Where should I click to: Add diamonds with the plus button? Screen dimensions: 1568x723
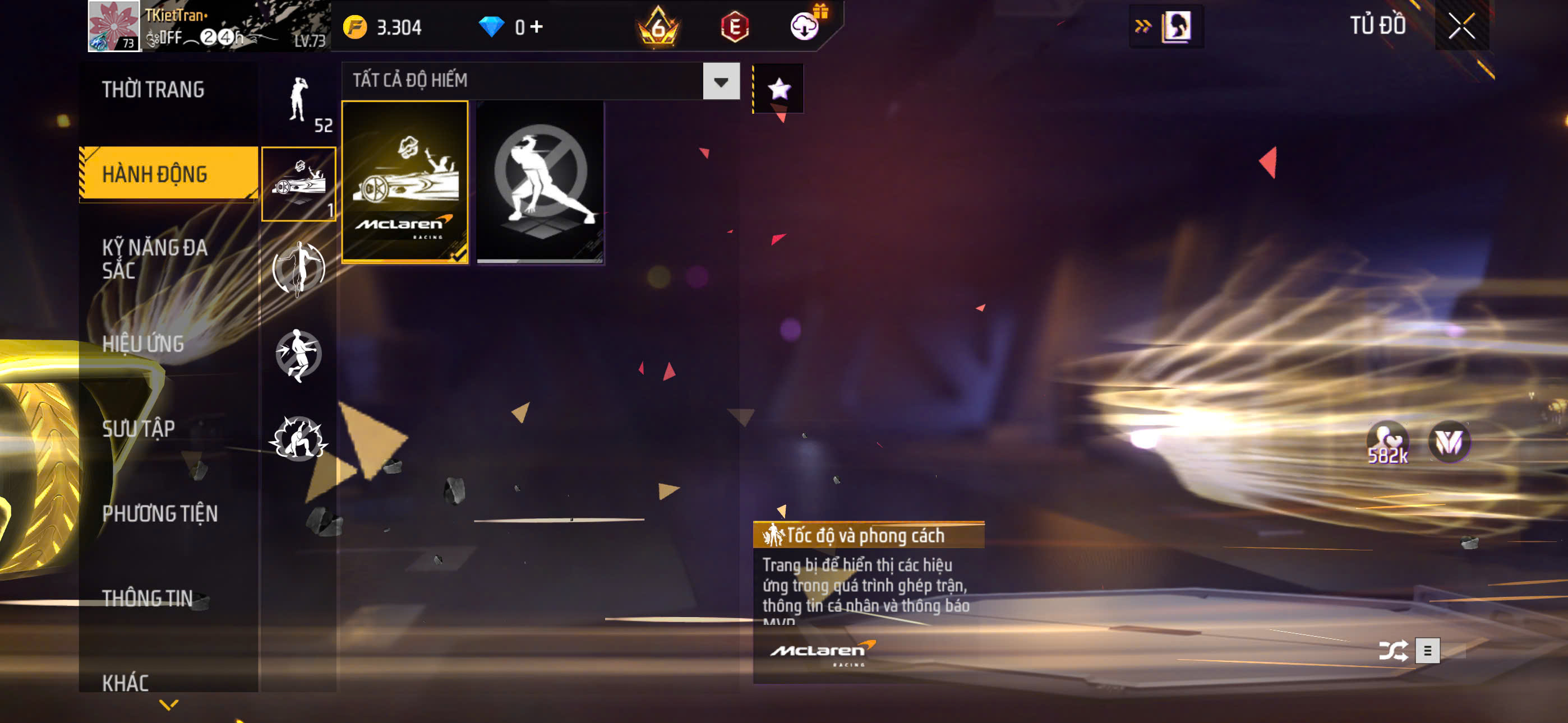(x=536, y=27)
